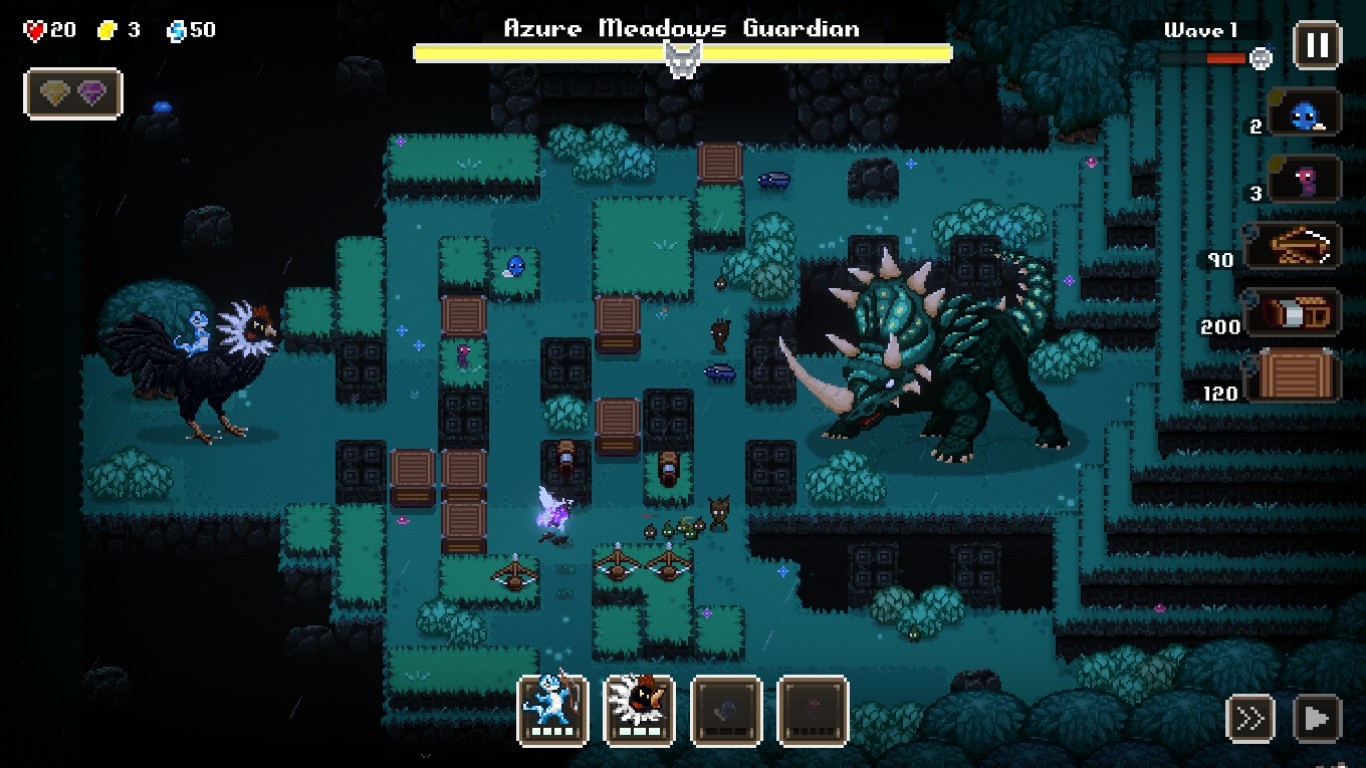Pause the game
The image size is (1366, 768).
1317,45
